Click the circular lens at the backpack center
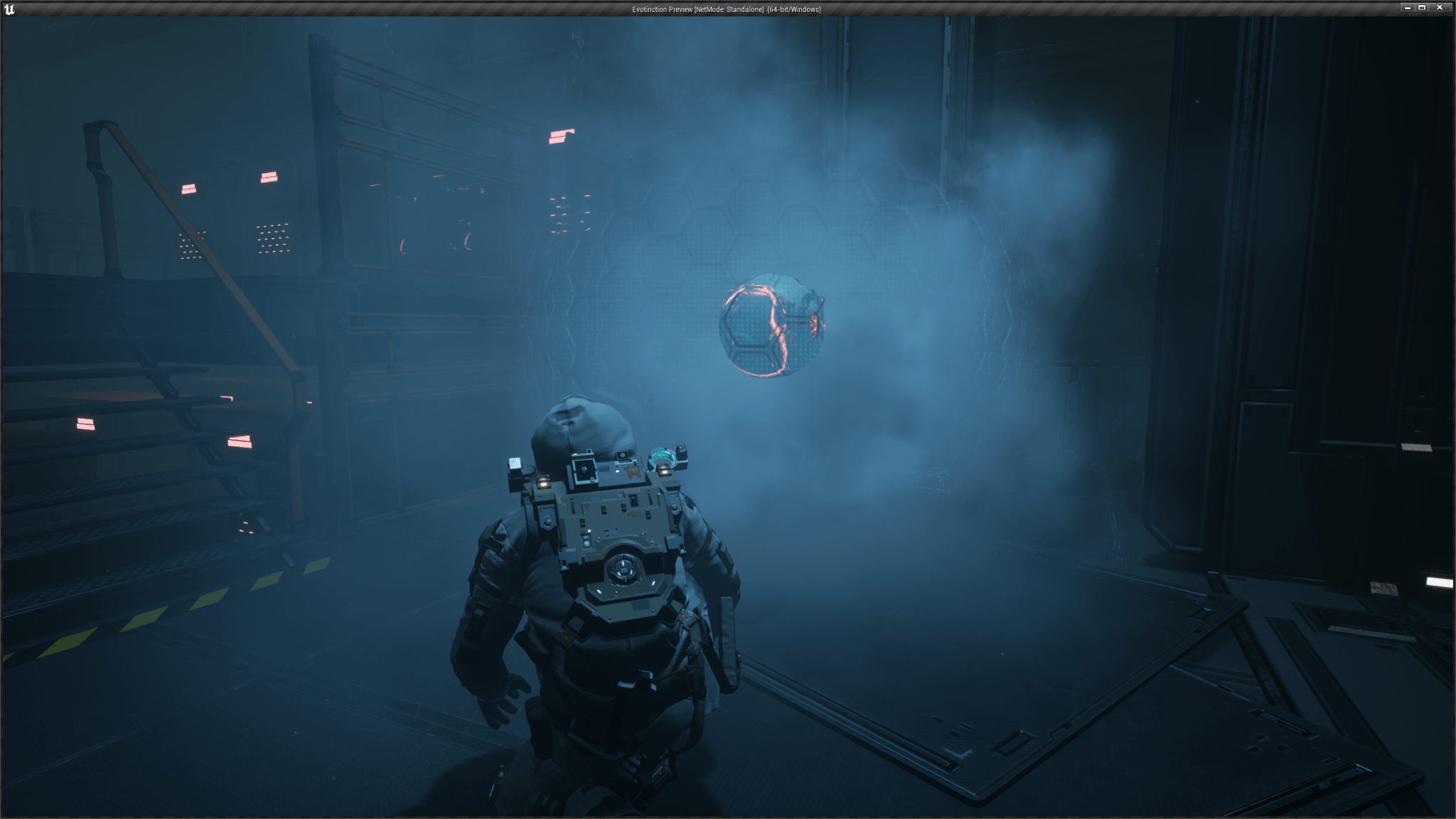Screen dimensions: 1456x819 (x=624, y=569)
